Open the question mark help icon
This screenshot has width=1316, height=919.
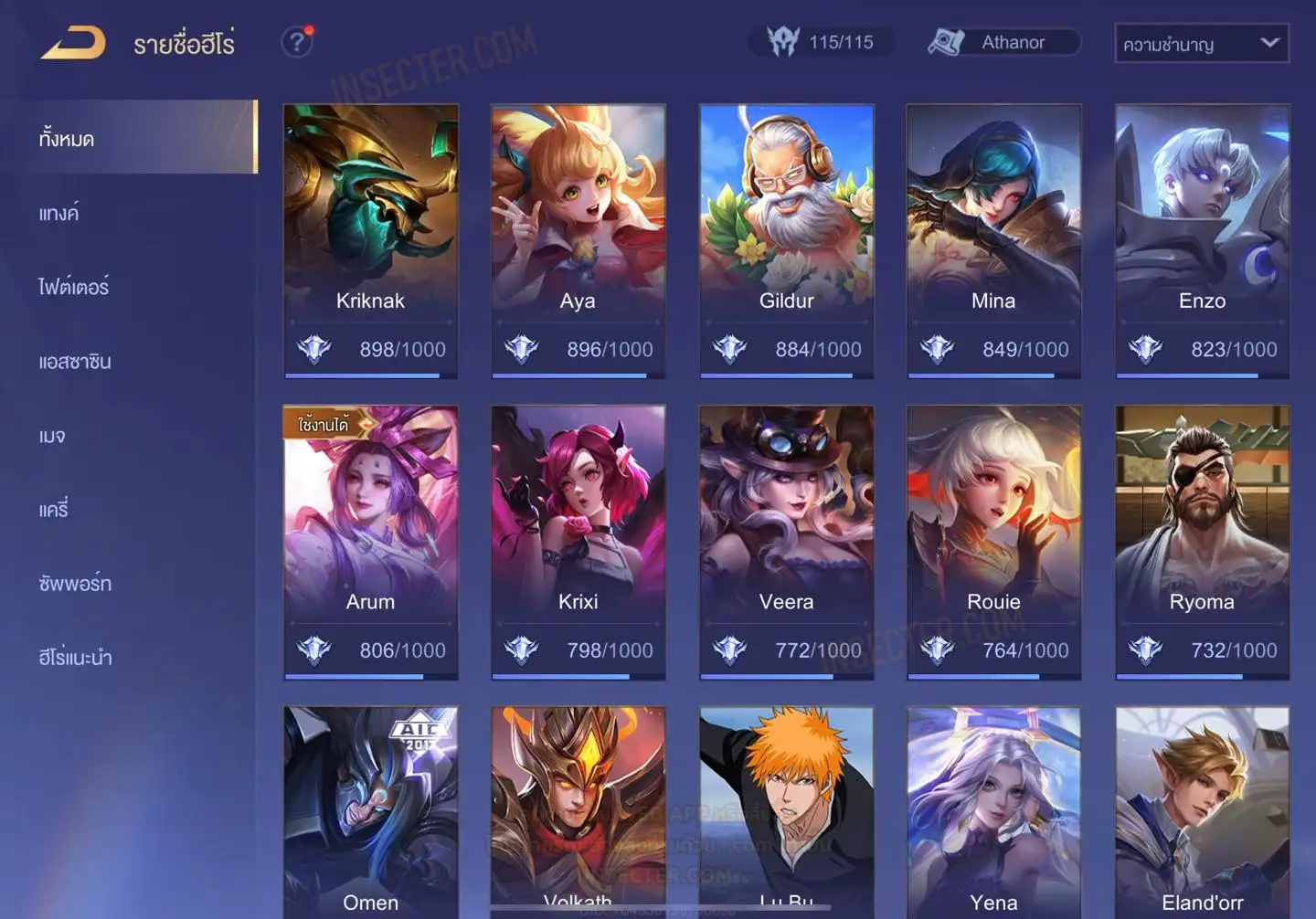coord(297,42)
